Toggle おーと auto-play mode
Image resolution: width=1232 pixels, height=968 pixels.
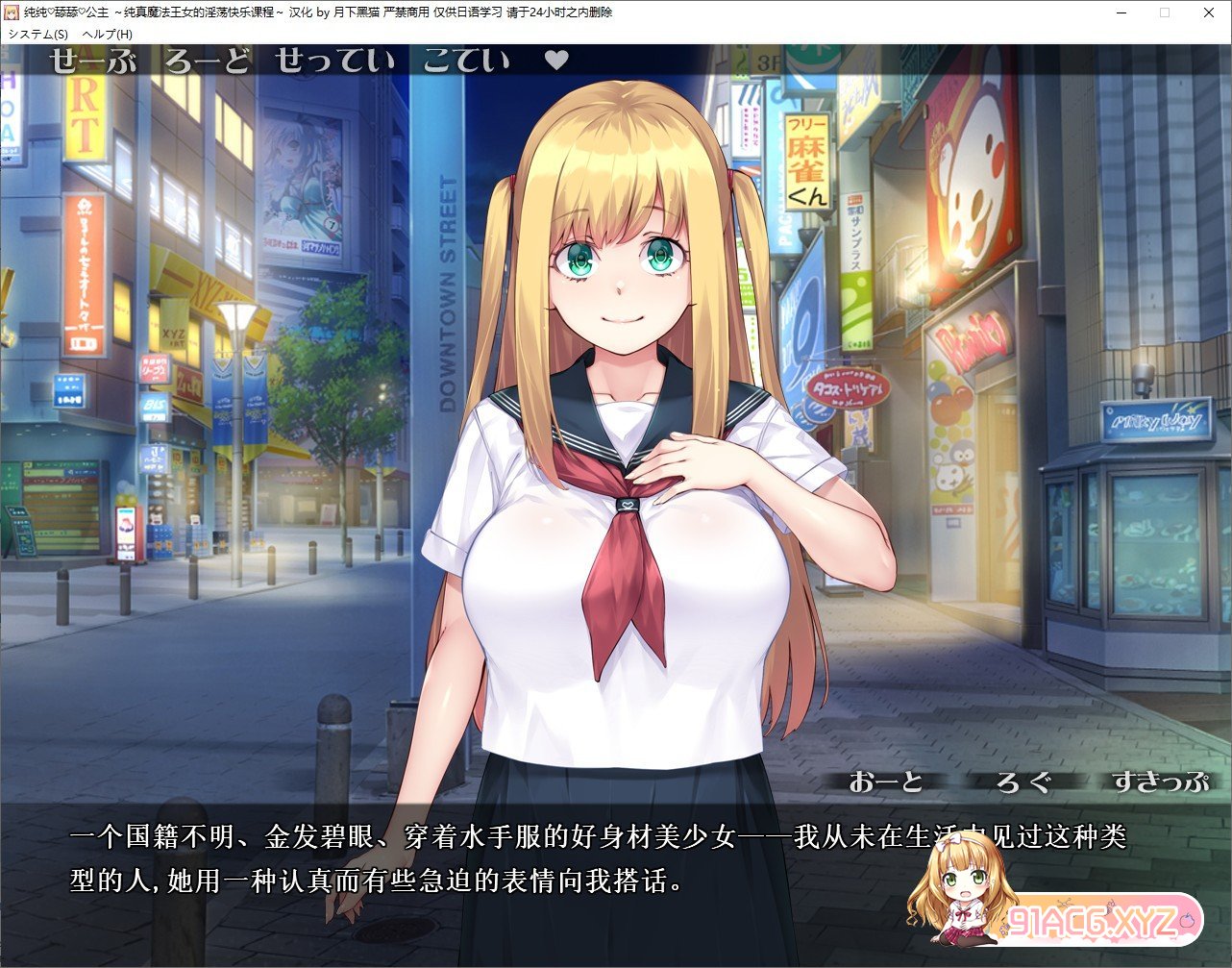pos(886,782)
